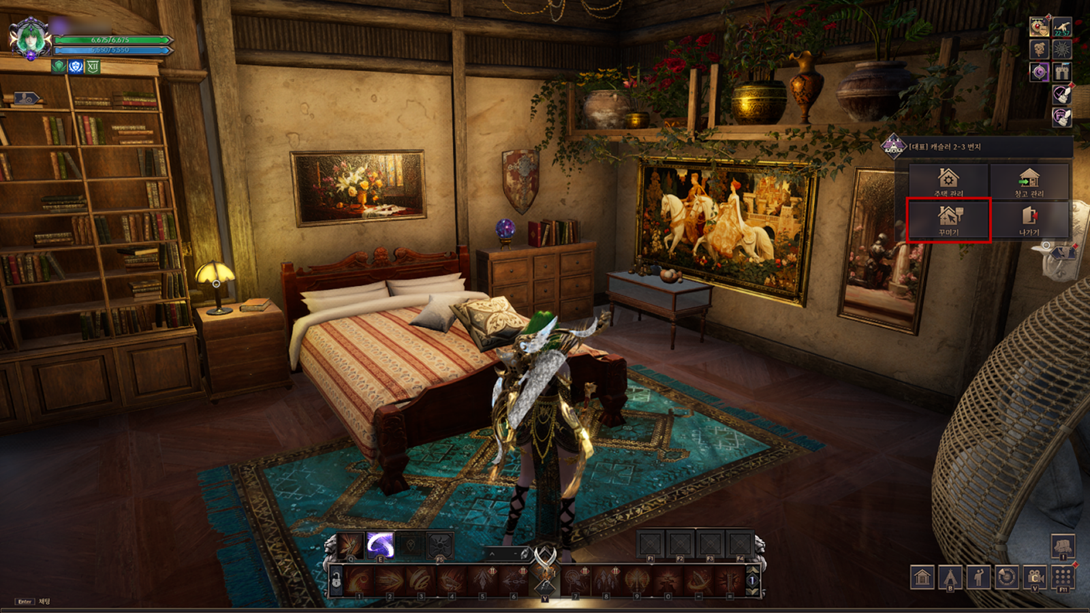Open 창고 관리 (storage management)
The image size is (1090, 613).
1029,181
